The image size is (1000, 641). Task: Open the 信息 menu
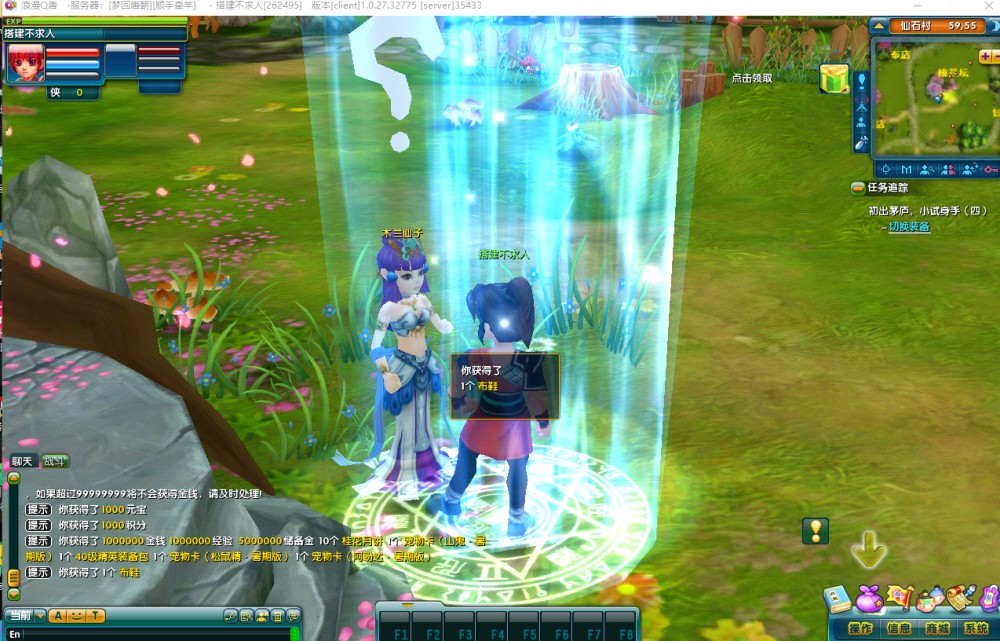898,628
